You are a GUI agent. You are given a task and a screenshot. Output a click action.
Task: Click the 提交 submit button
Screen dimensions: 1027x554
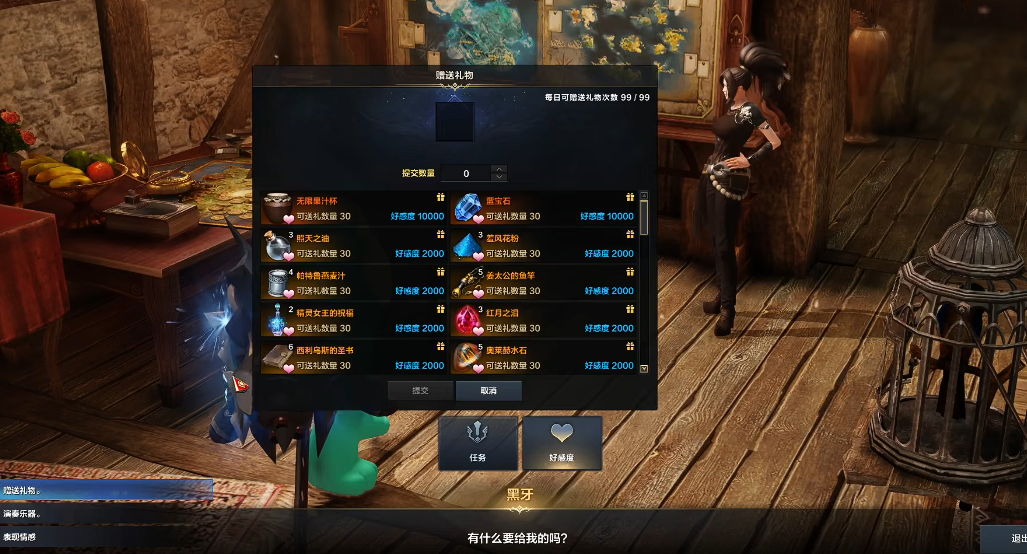pyautogui.click(x=420, y=391)
